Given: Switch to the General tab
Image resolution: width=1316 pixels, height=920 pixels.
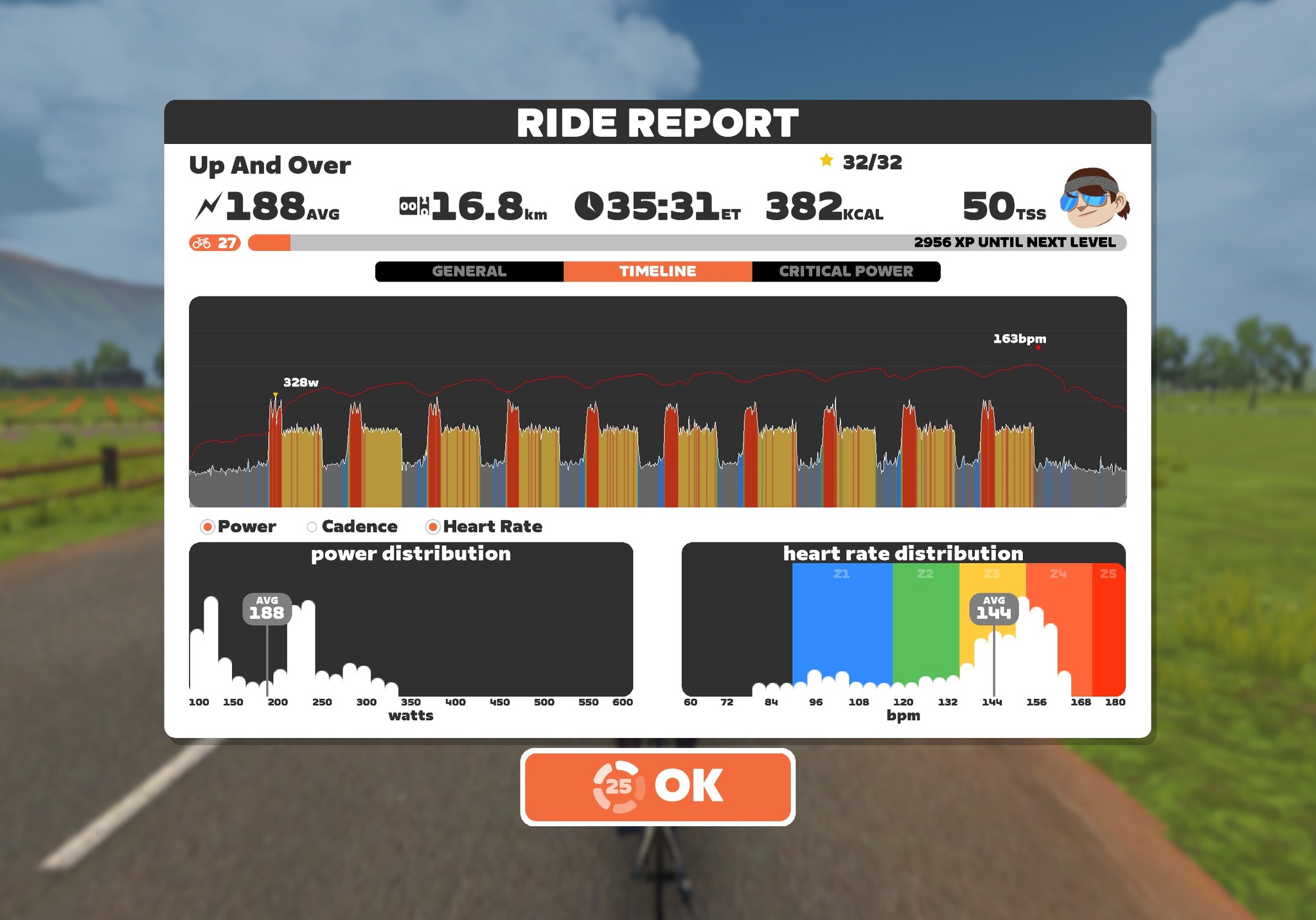Looking at the screenshot, I should tap(469, 271).
